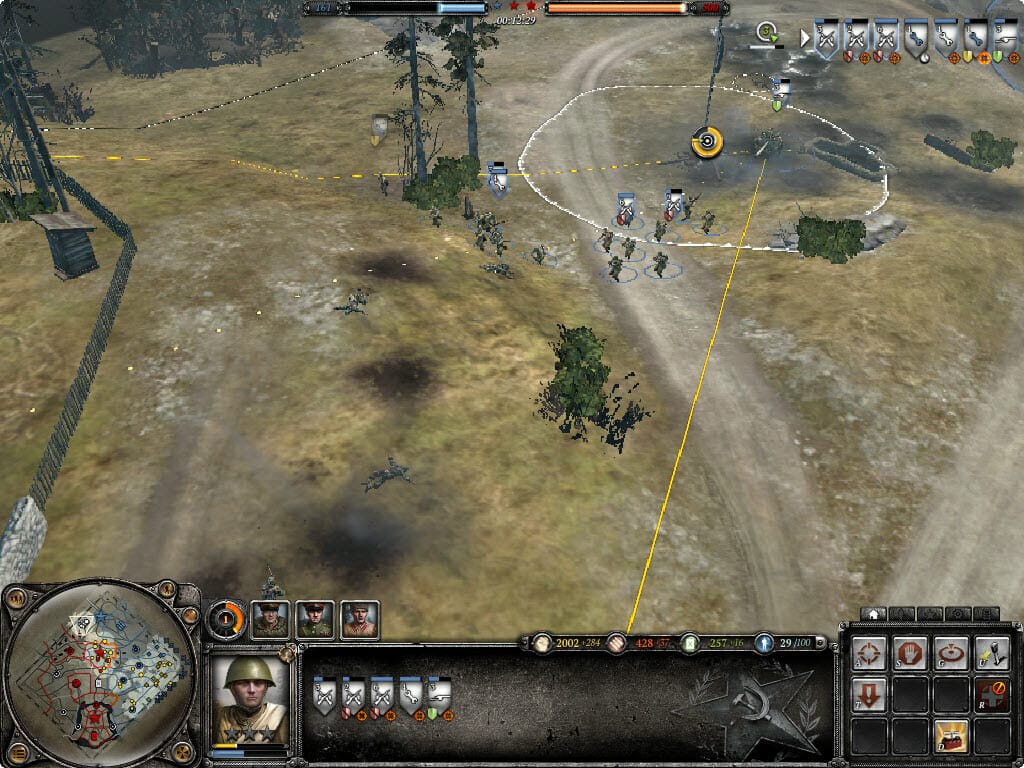Issue the red hand Stop command
1024x768 pixels.
coord(910,653)
